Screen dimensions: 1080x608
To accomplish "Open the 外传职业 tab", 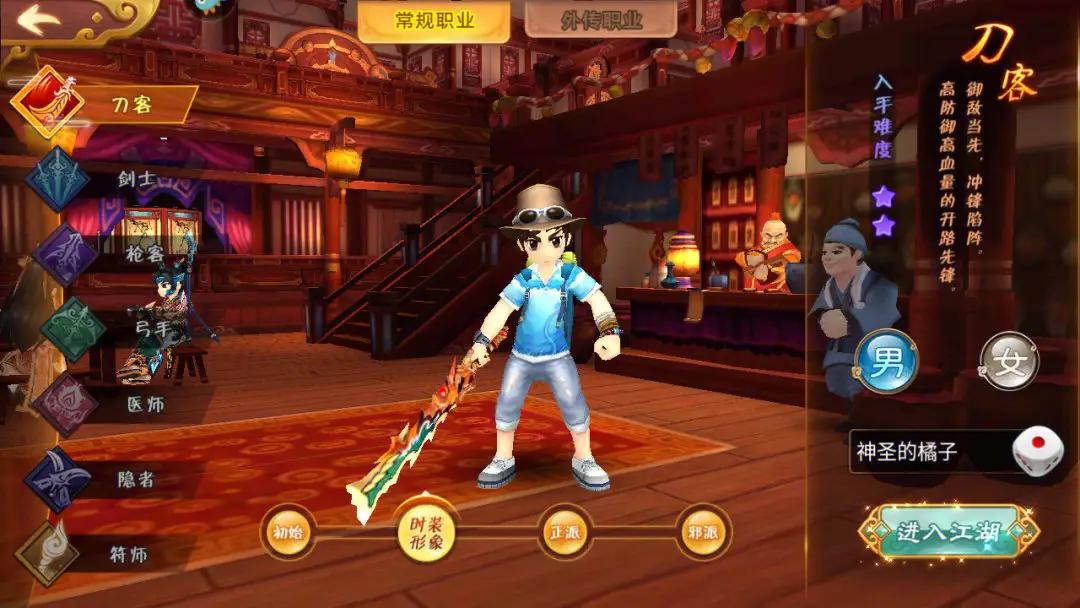I will point(585,20).
